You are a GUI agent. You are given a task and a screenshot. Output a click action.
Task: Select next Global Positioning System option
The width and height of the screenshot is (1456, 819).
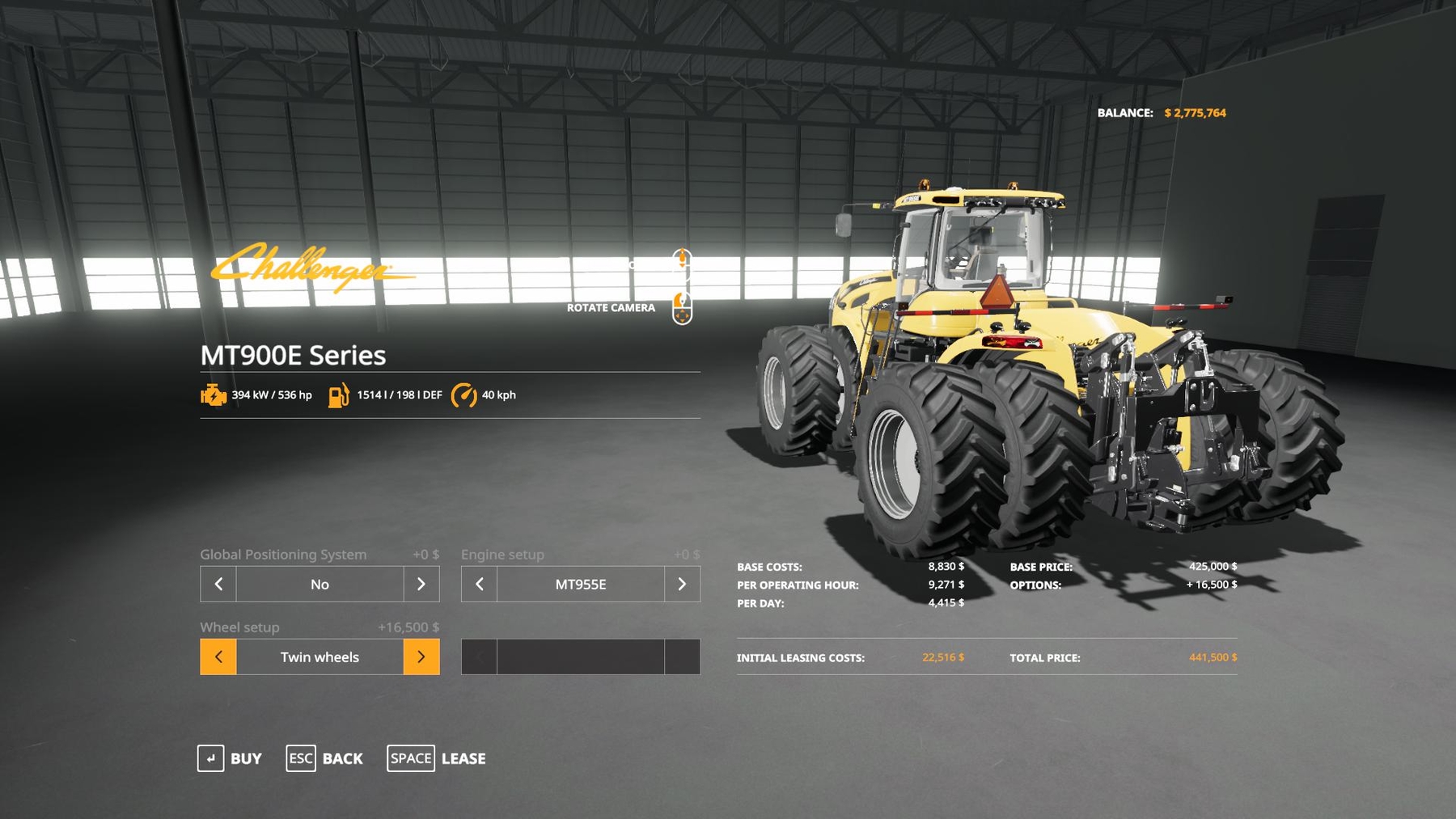pos(421,584)
